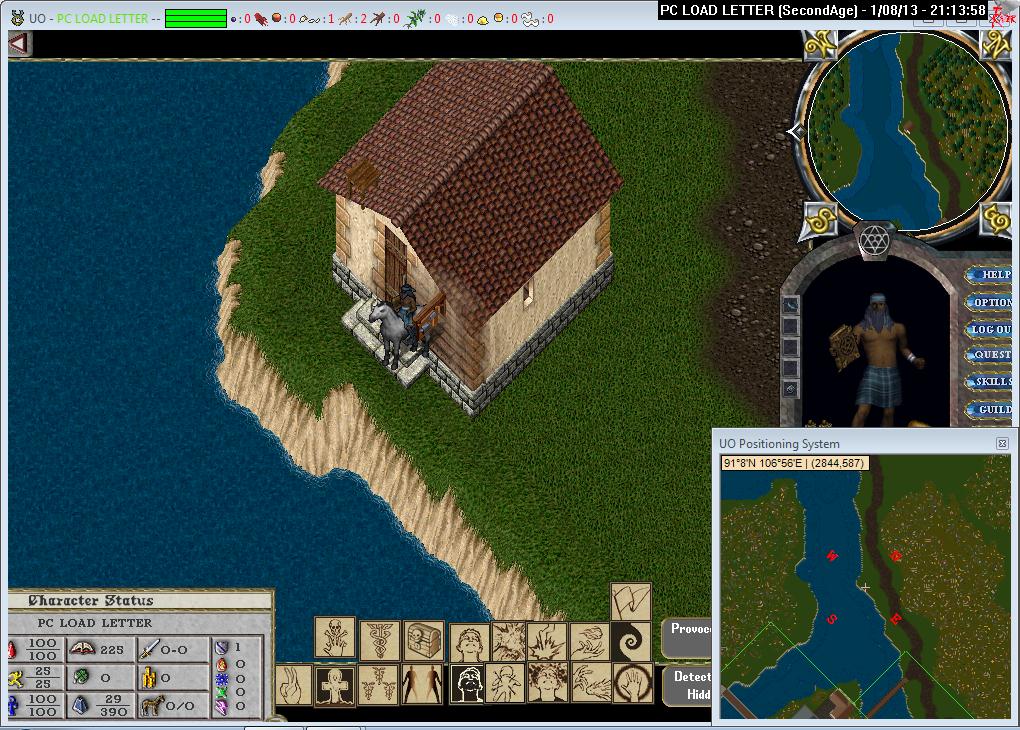Collapse the top bar with left arrow
Viewport: 1020px width, 730px height.
tap(20, 44)
